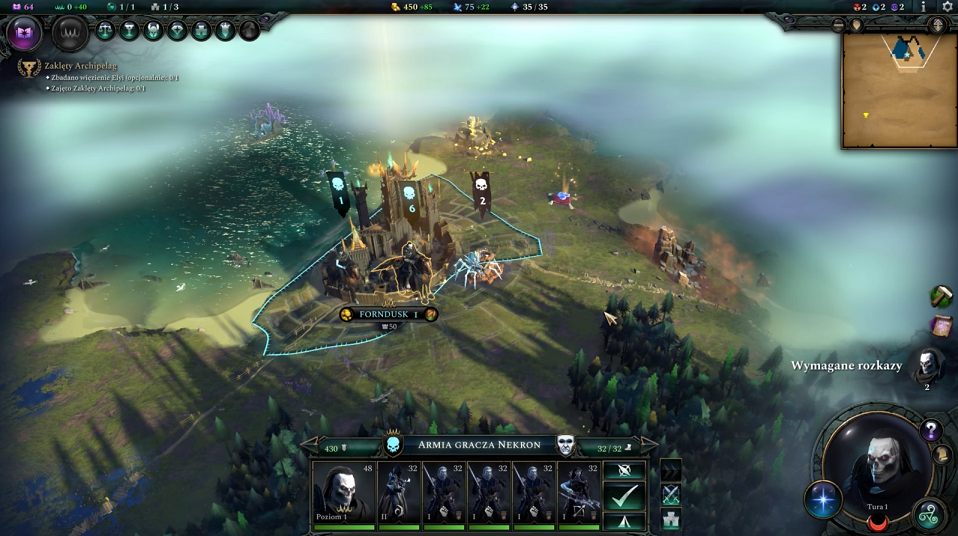Image resolution: width=958 pixels, height=536 pixels.
Task: Click the hammer production notification icon
Action: [x=940, y=296]
